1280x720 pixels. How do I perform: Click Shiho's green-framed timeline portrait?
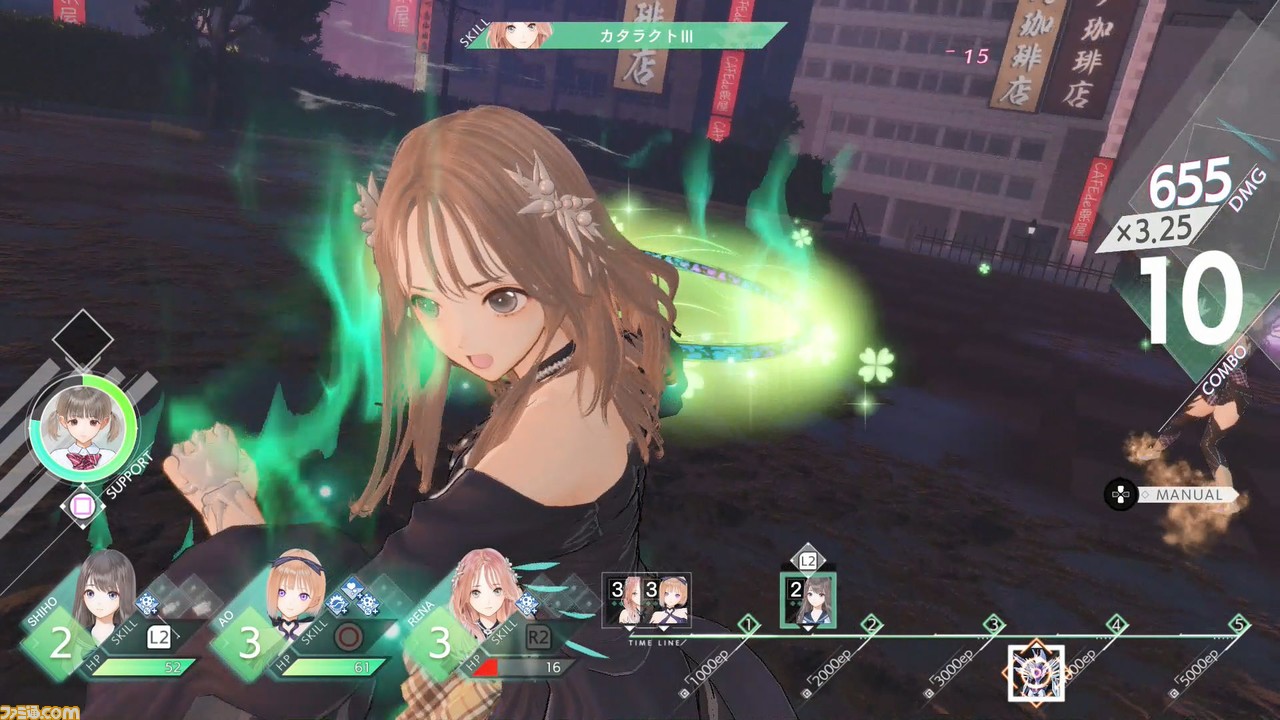click(808, 600)
